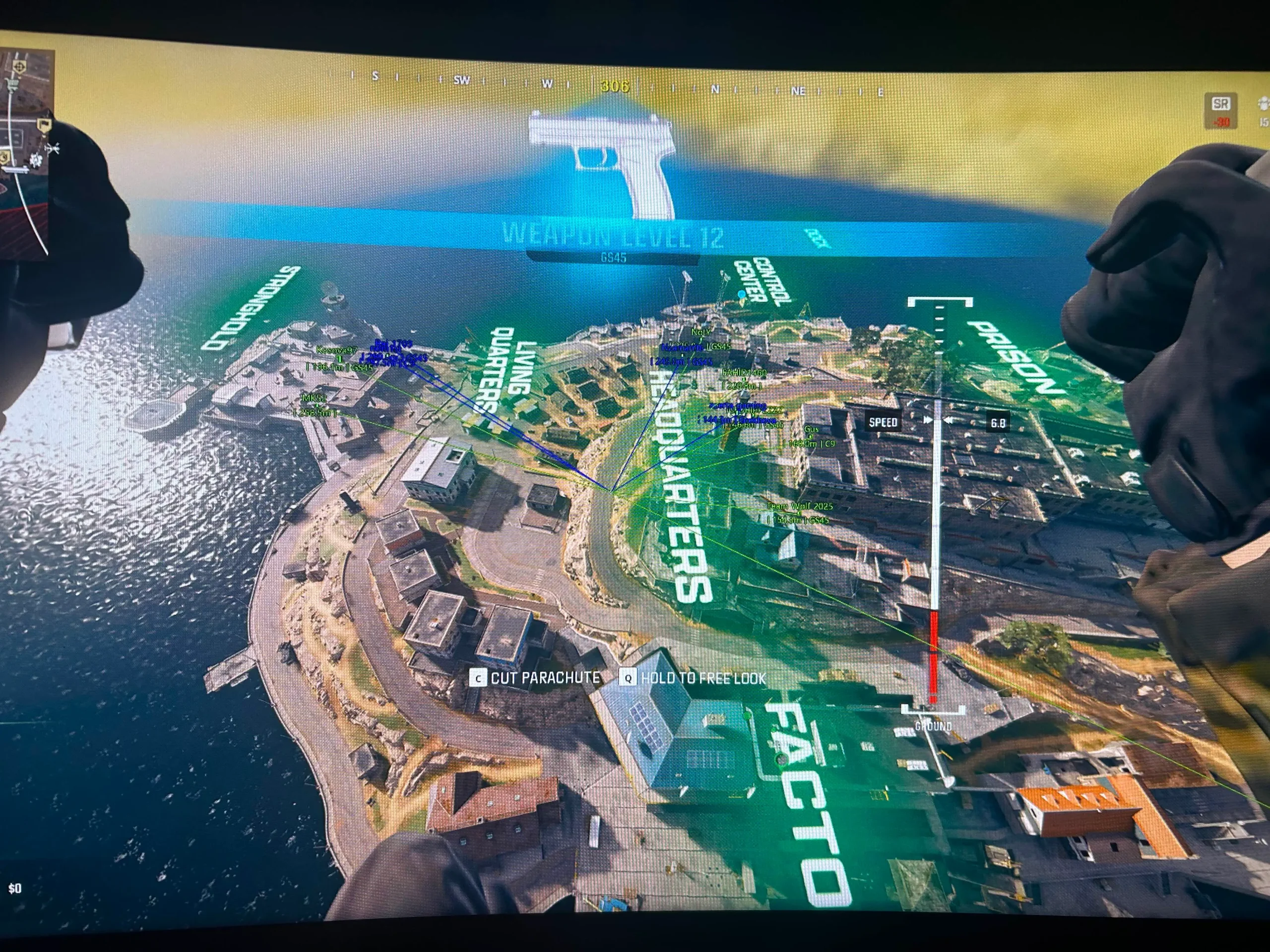This screenshot has height=952, width=1270.
Task: Click the 306 compass heading
Action: click(615, 86)
